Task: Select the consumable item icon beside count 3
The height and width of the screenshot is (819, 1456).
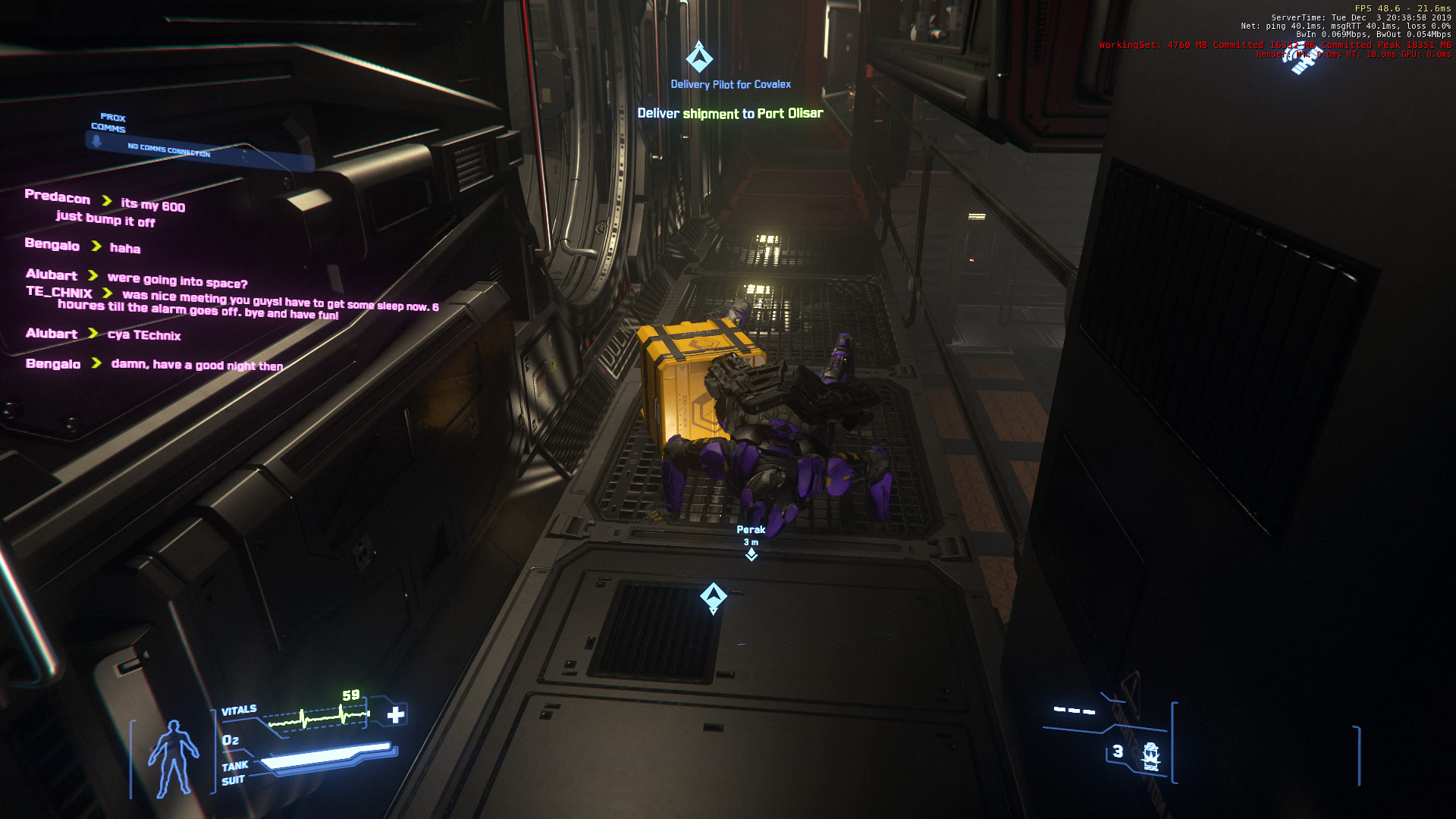Action: (x=1150, y=755)
